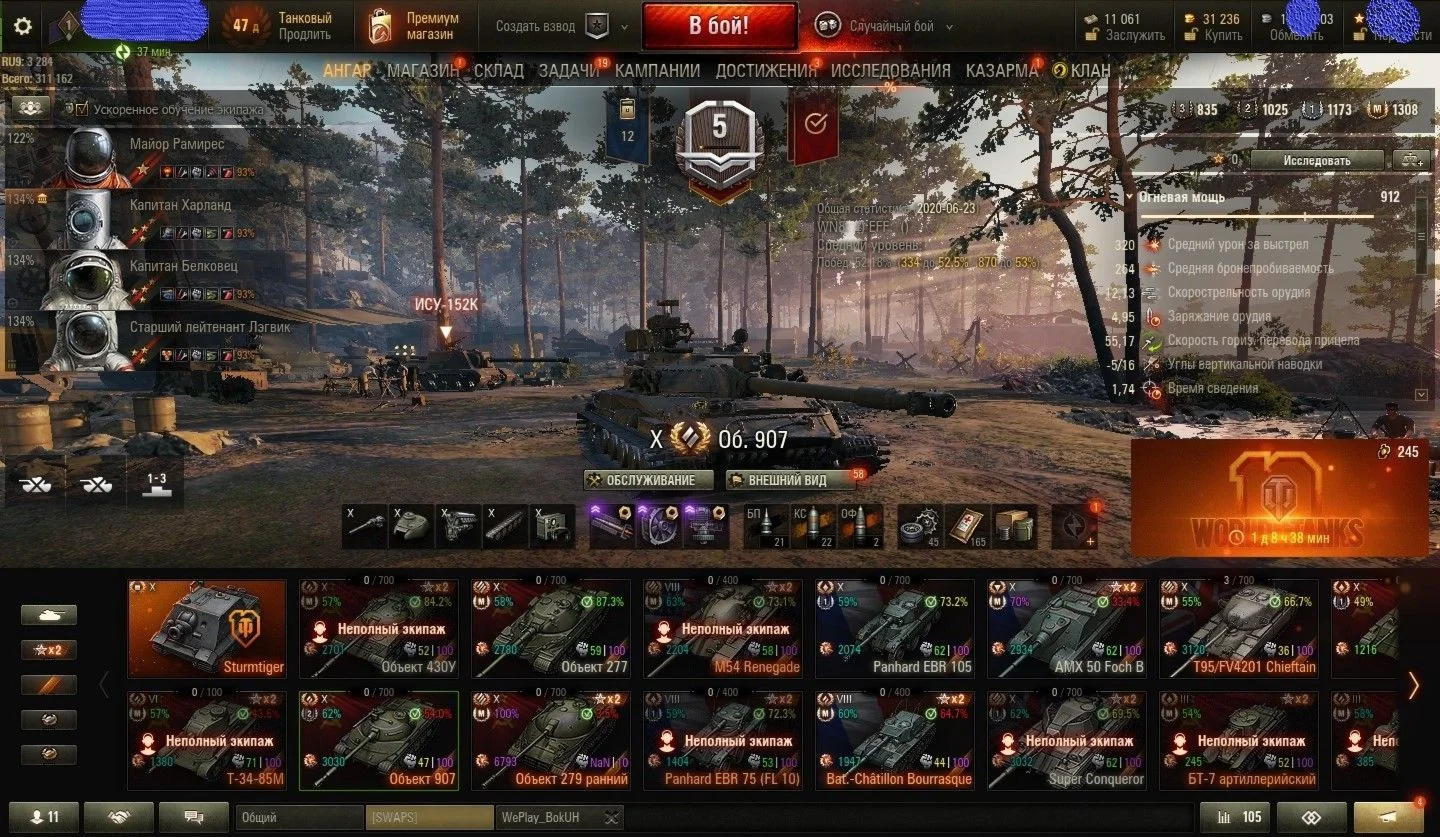Open the ОБСЛУЖИВАНИЕ service panel
Image resolution: width=1440 pixels, height=837 pixels.
tap(650, 480)
